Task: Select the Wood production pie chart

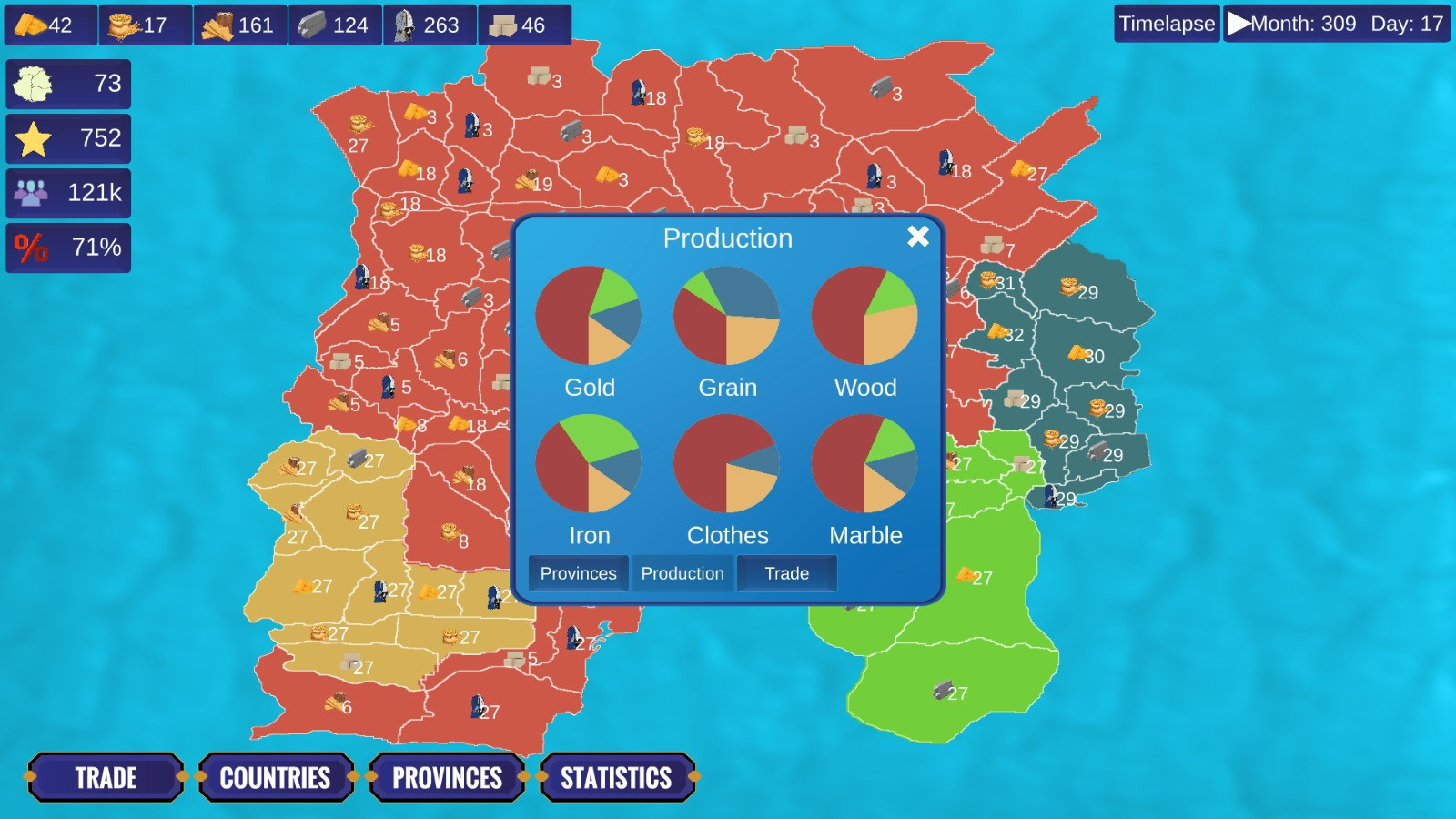Action: pos(864,316)
